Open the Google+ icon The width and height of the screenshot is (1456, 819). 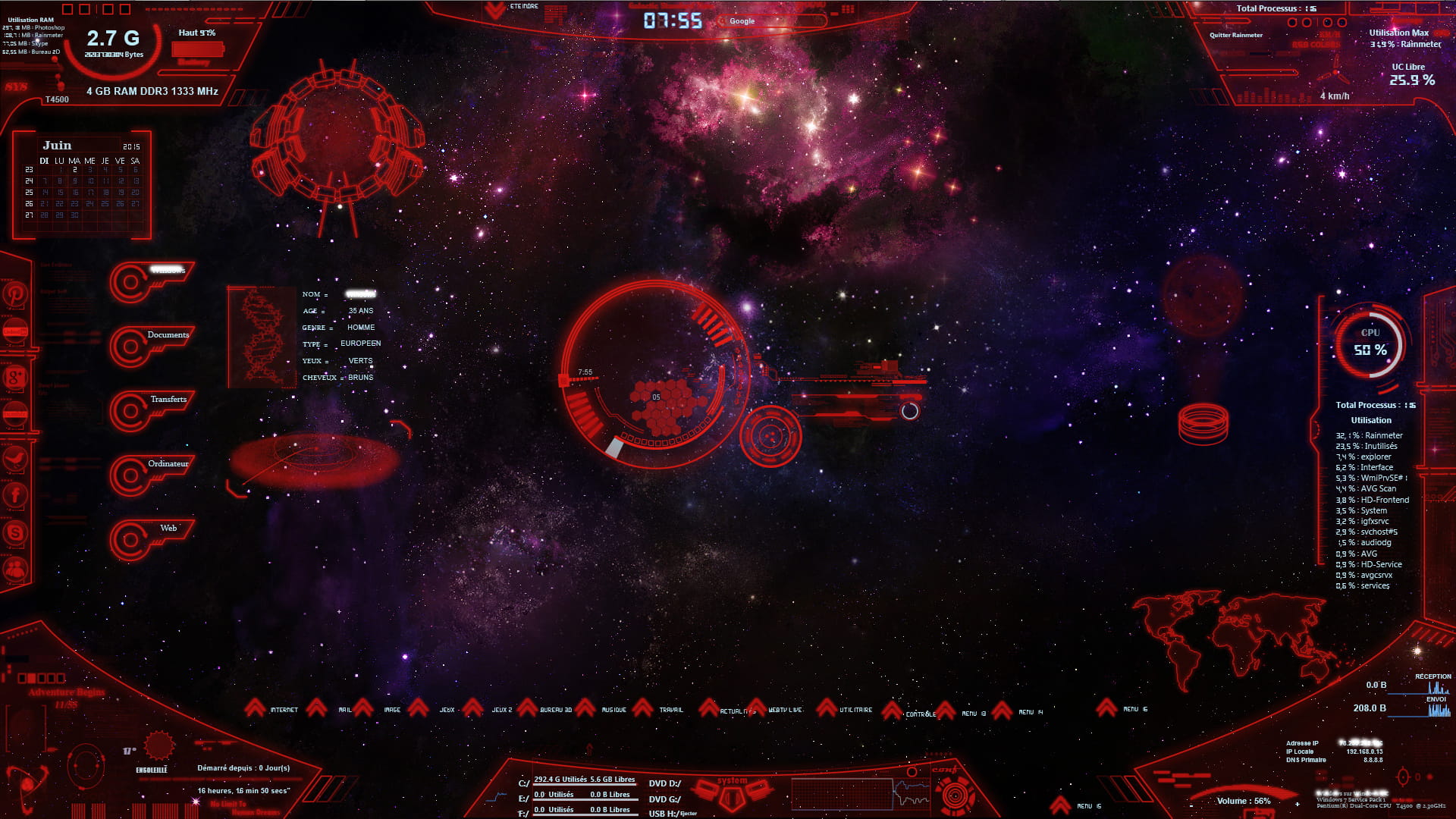(x=15, y=376)
